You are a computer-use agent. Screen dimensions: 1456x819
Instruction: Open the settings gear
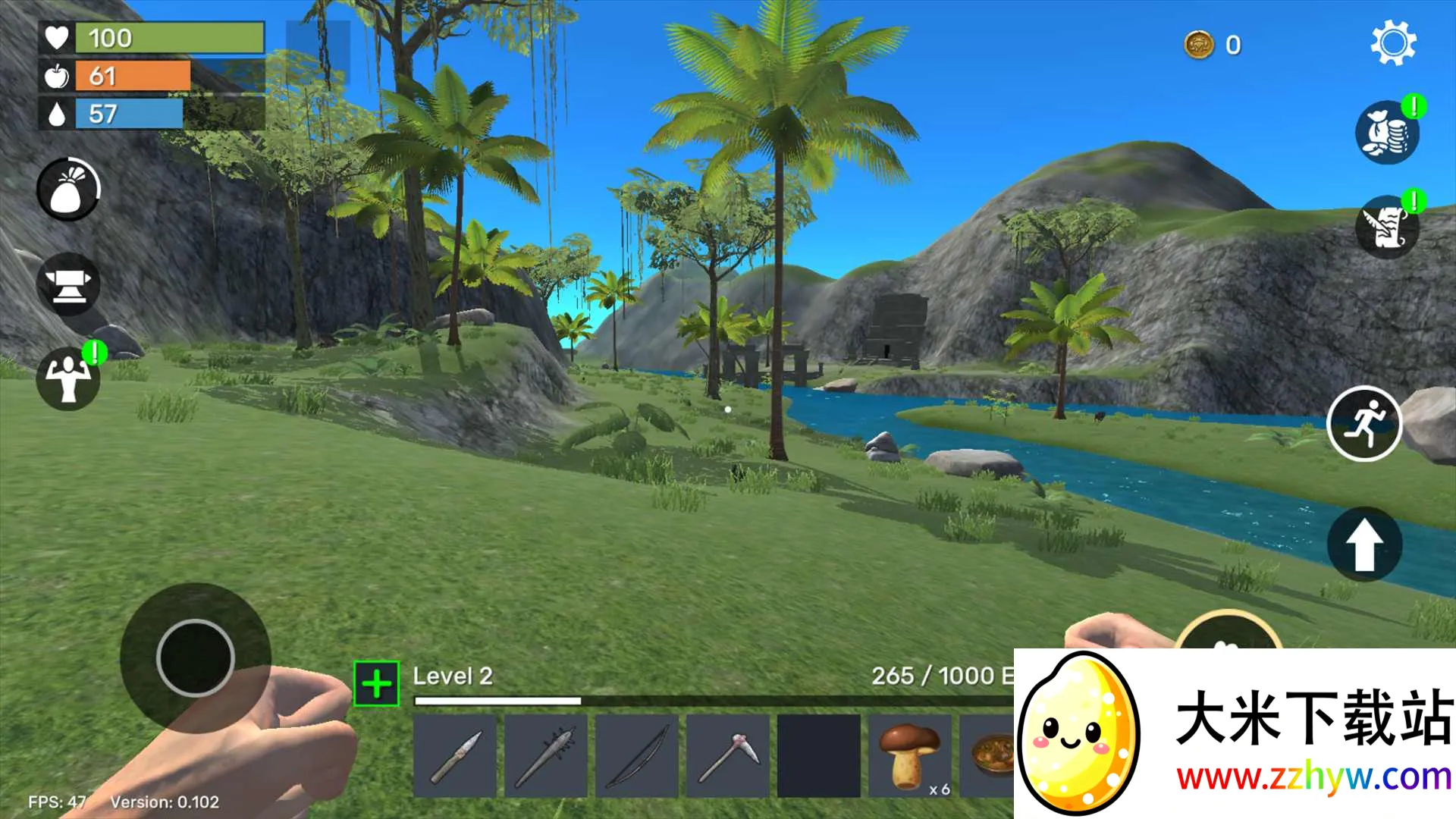pos(1394,43)
